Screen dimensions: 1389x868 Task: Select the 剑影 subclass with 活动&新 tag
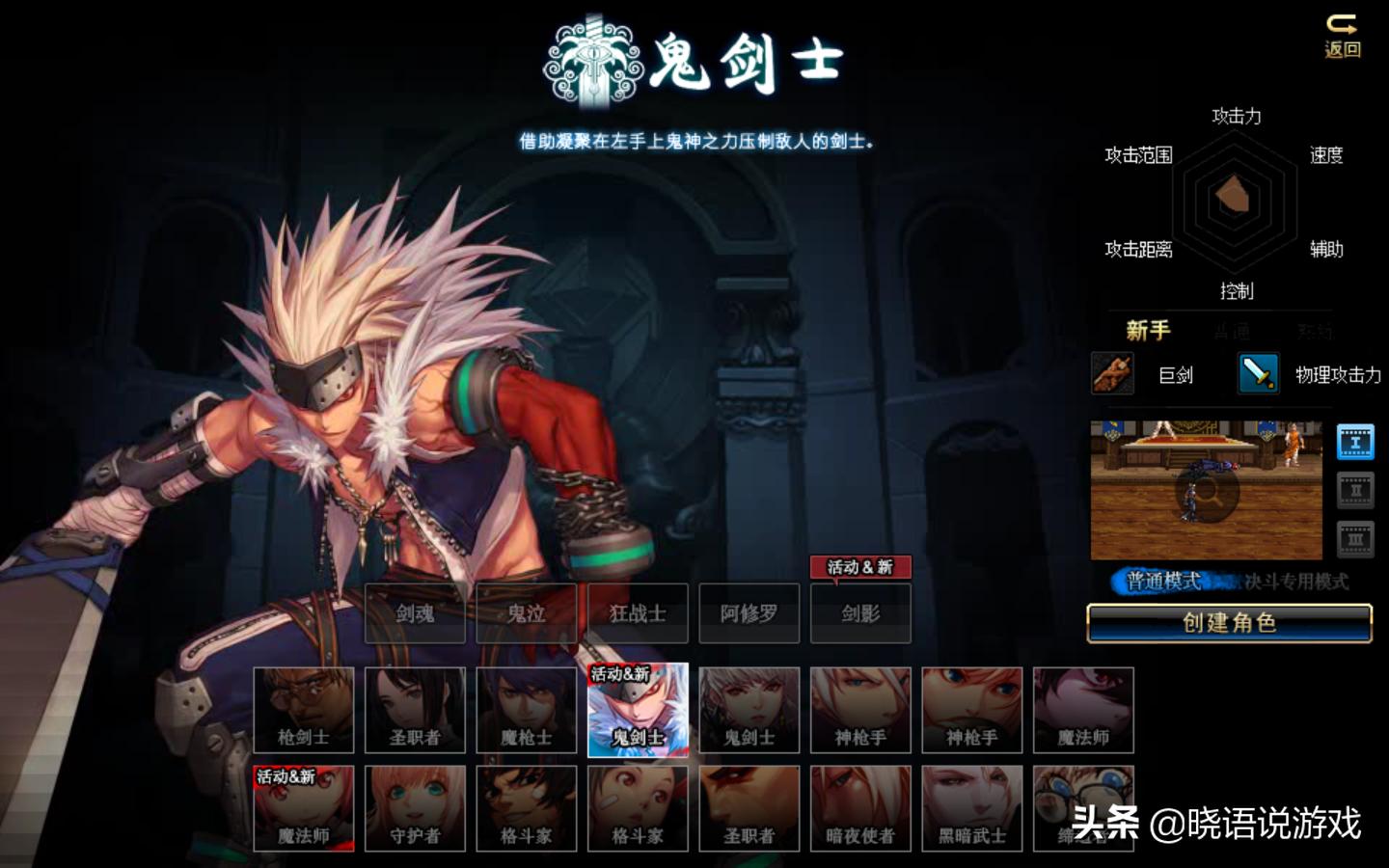pos(860,613)
